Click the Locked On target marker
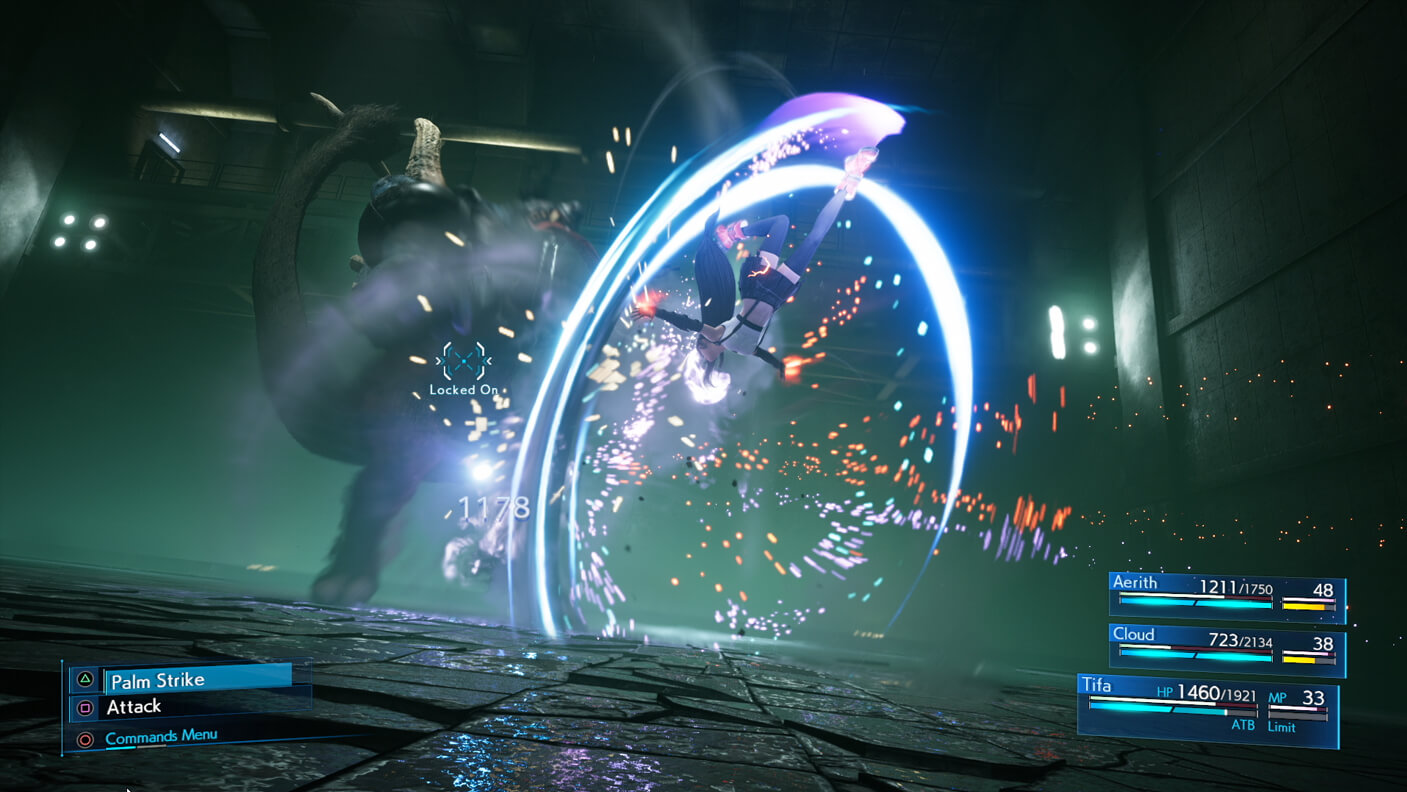This screenshot has height=792, width=1407. click(x=464, y=362)
